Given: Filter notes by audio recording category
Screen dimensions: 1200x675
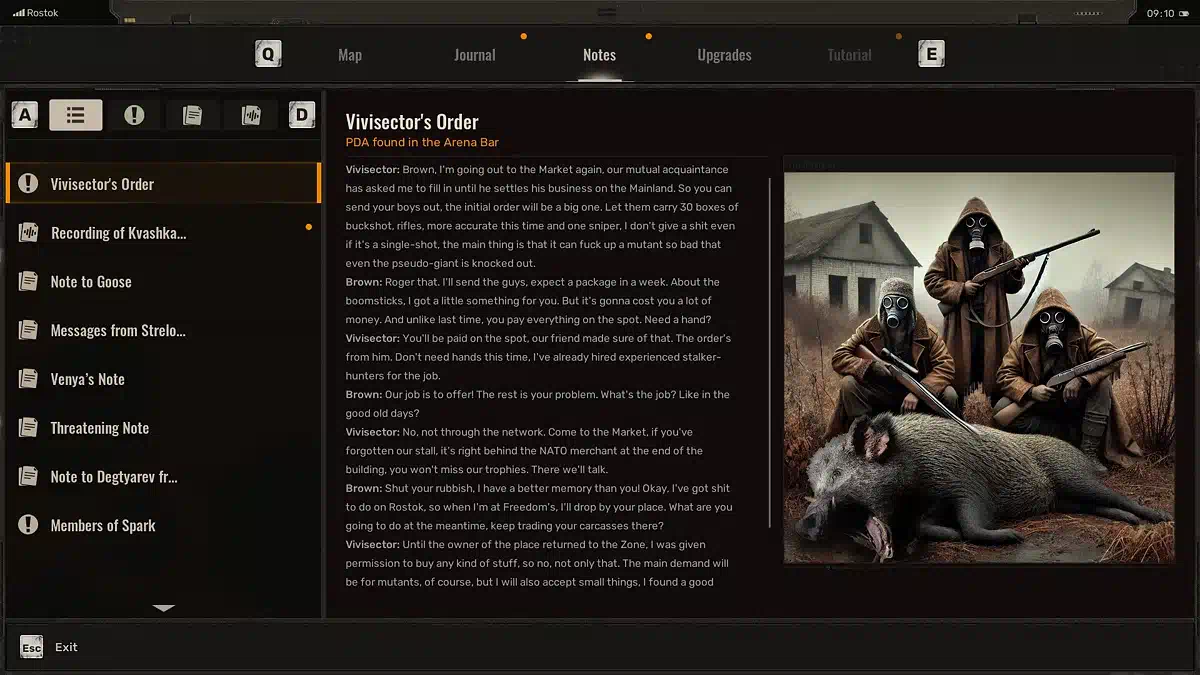Looking at the screenshot, I should point(250,115).
